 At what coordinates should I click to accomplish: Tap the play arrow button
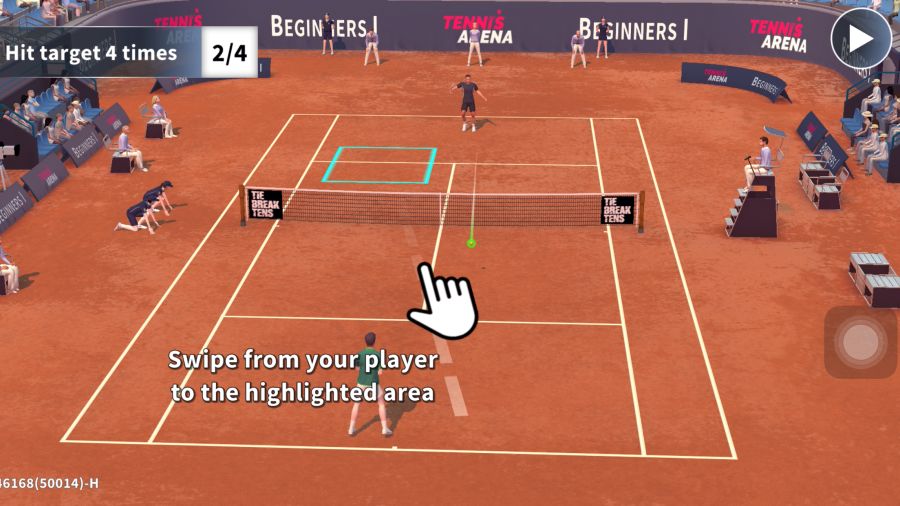point(860,39)
